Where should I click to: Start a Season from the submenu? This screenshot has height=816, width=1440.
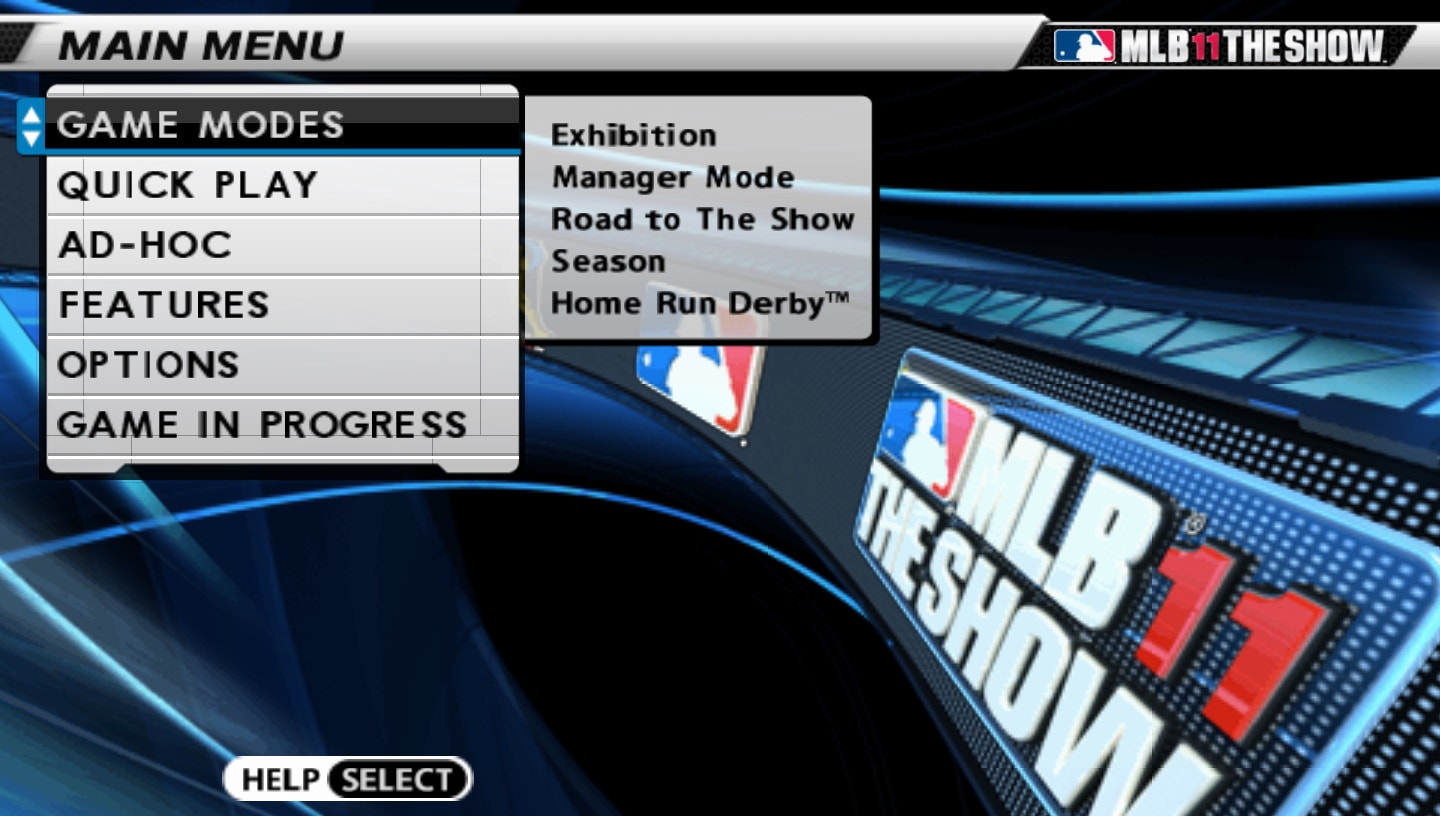click(x=609, y=261)
